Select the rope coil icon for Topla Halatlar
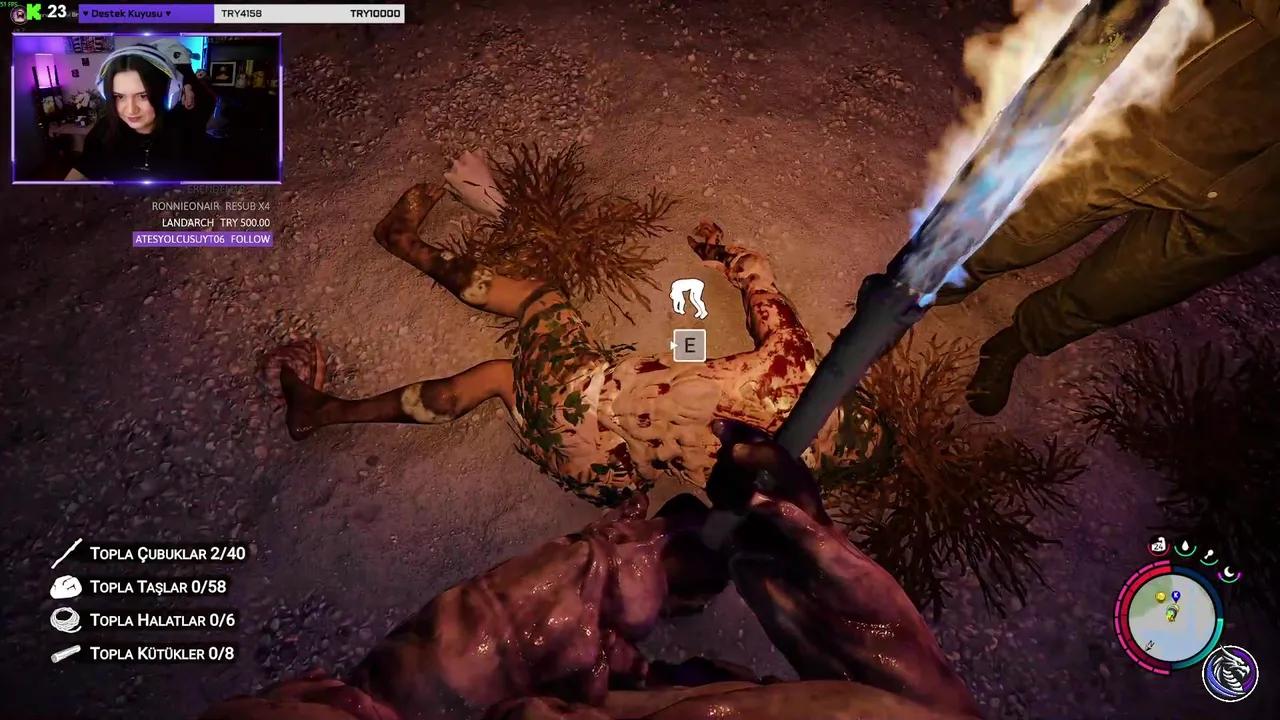The height and width of the screenshot is (720, 1280). click(66, 620)
